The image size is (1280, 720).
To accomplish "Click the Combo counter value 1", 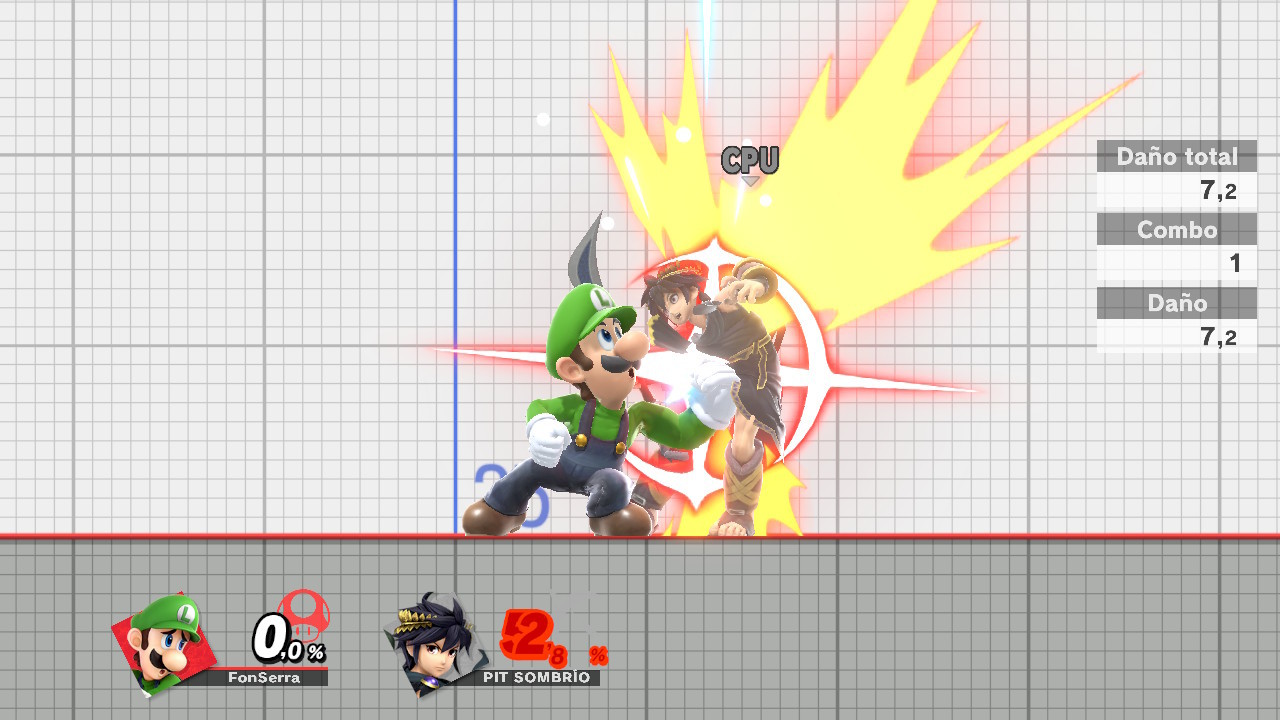I will 1235,263.
